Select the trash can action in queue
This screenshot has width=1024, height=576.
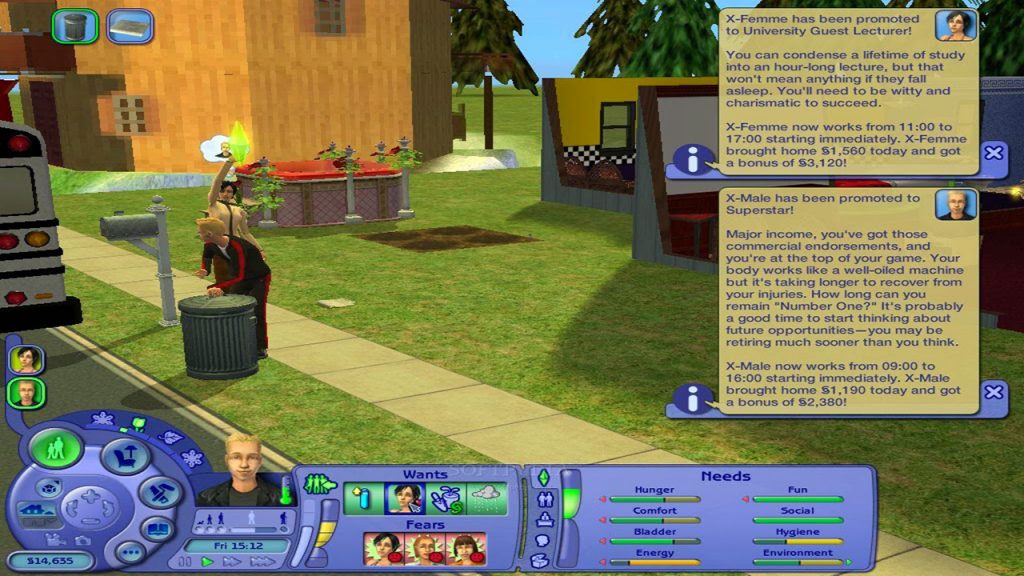pyautogui.click(x=75, y=26)
